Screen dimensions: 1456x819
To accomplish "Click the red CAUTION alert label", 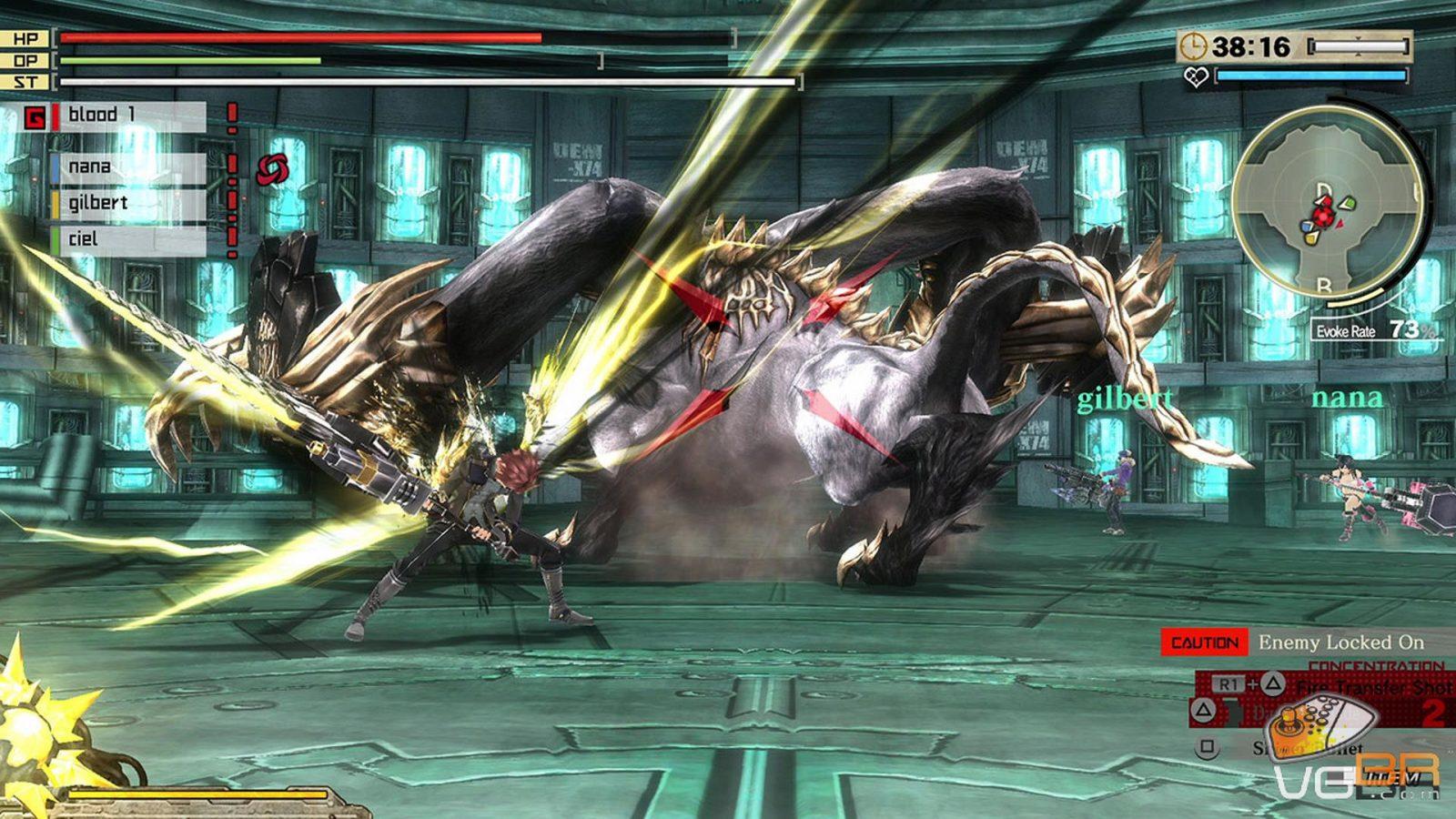I will point(1204,642).
